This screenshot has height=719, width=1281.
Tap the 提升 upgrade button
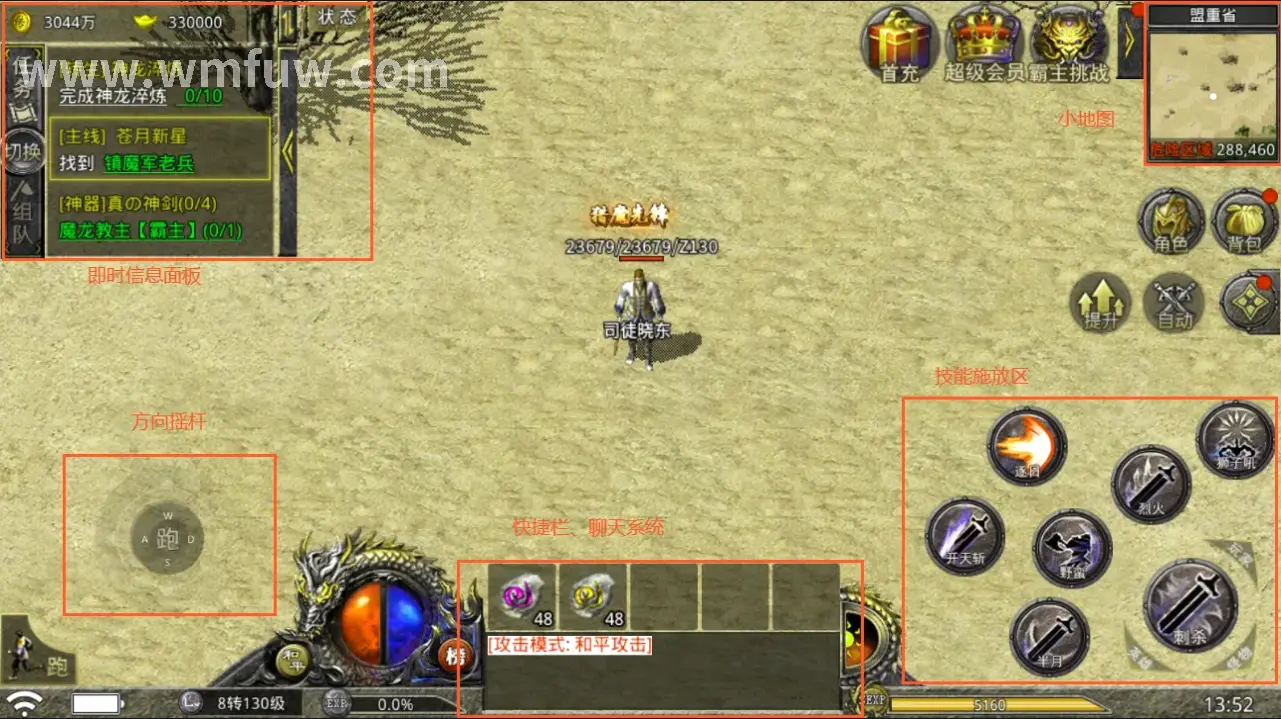[x=1100, y=302]
